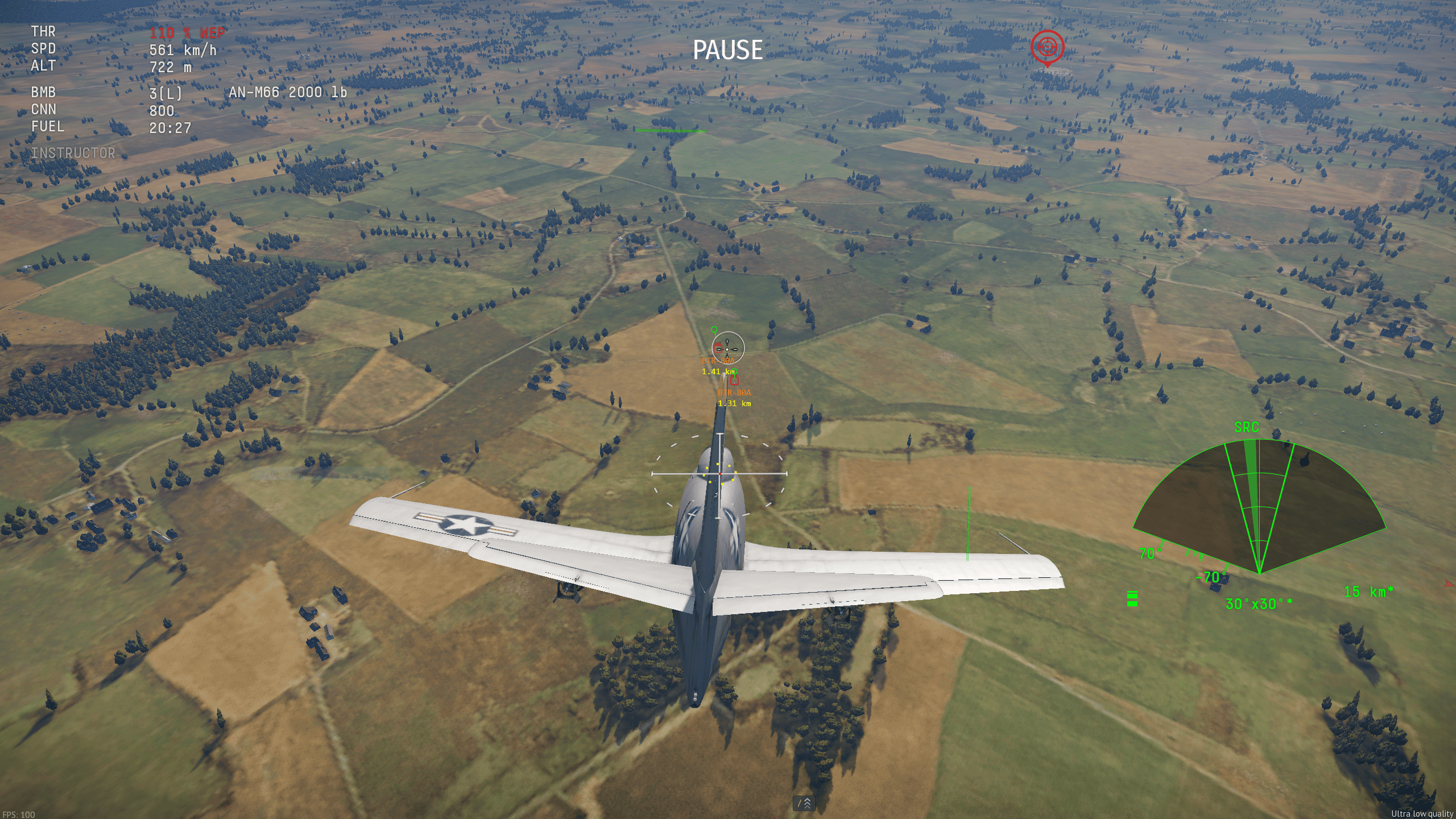The height and width of the screenshot is (819, 1456).
Task: Expand the chevron panel button at bottom center
Action: pyautogui.click(x=804, y=803)
